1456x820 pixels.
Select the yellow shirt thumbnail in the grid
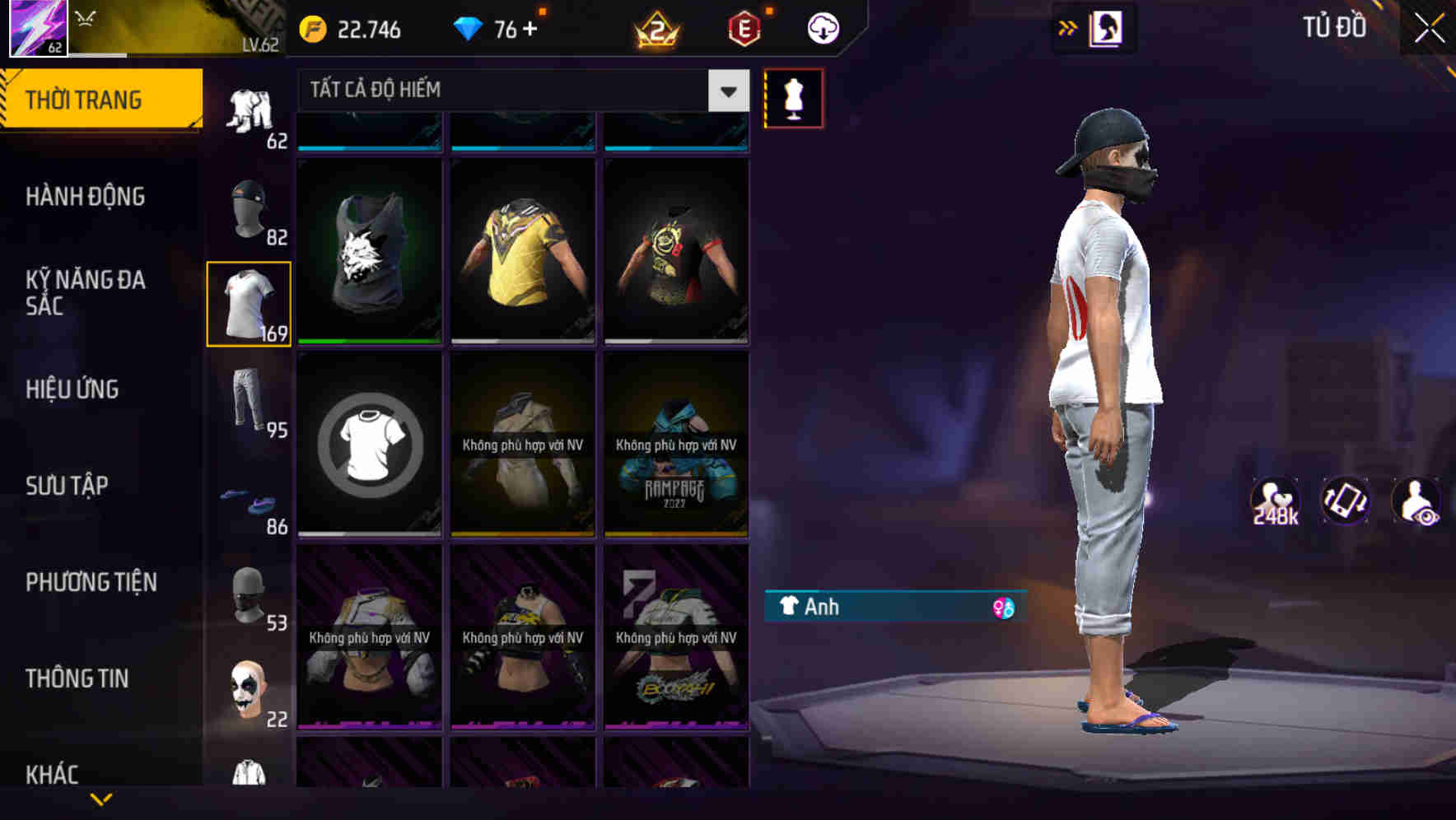(521, 251)
